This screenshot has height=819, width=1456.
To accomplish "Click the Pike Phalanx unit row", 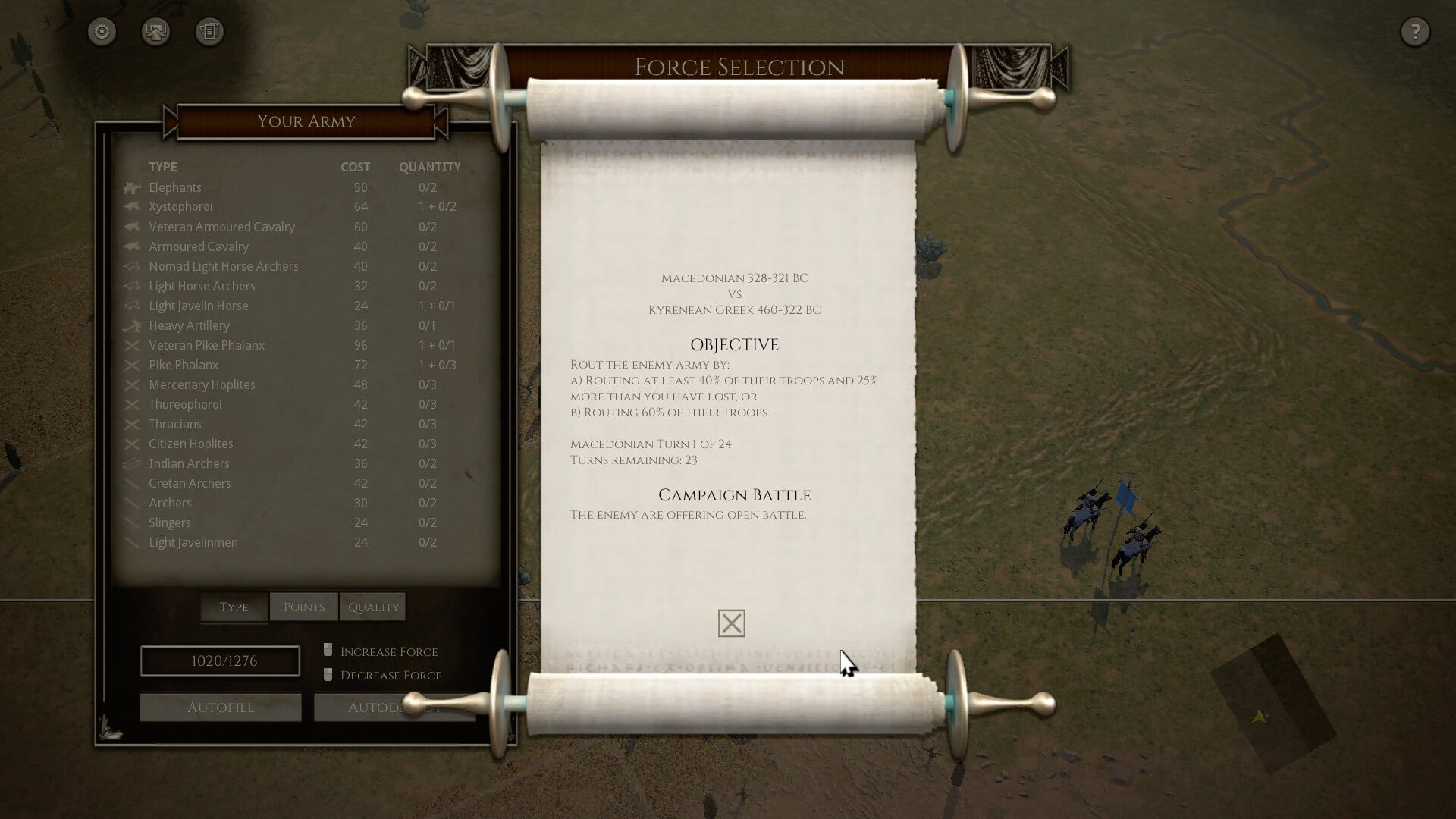I will pos(184,365).
